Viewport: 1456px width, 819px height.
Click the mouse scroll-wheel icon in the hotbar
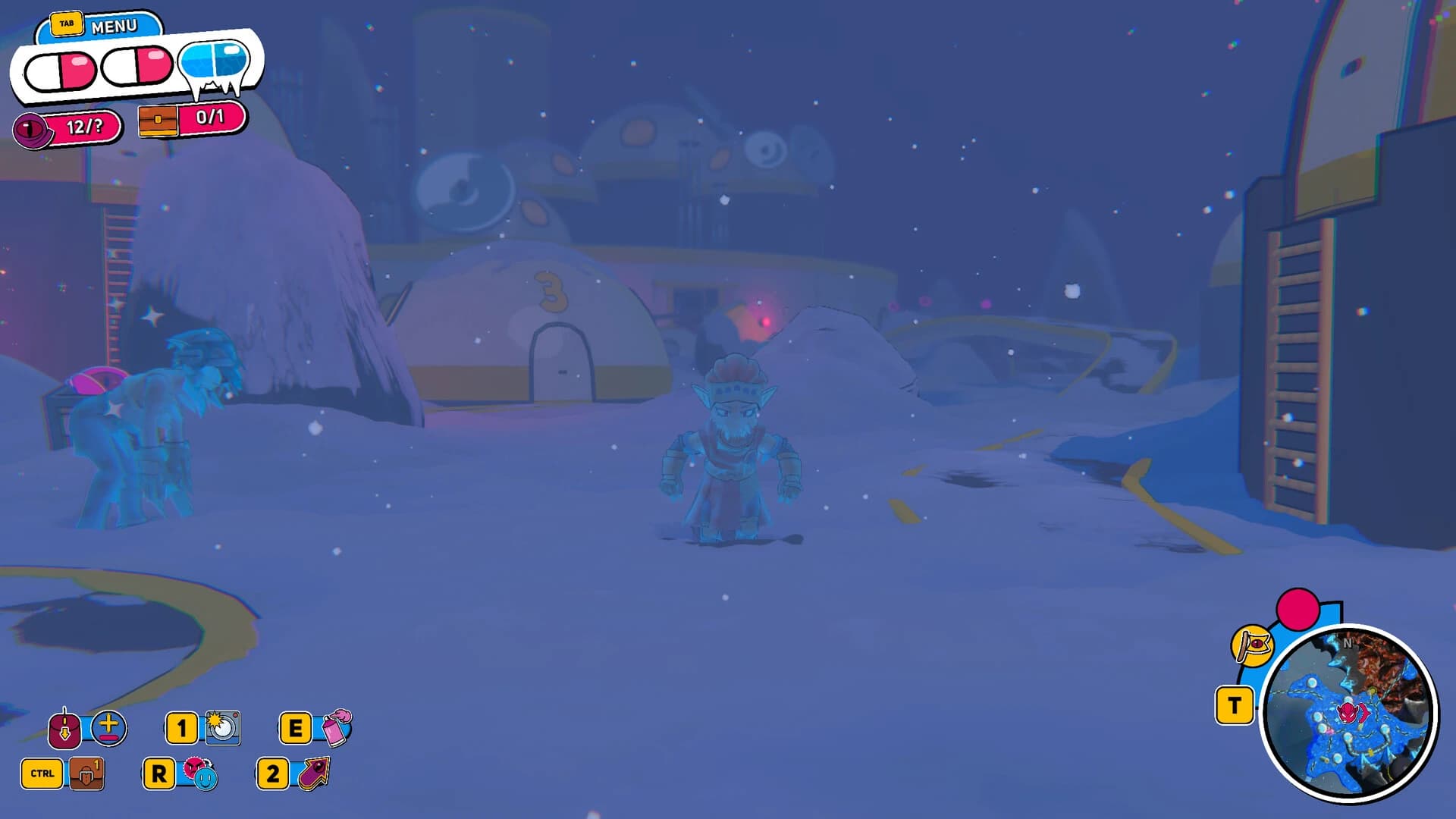coord(64,728)
